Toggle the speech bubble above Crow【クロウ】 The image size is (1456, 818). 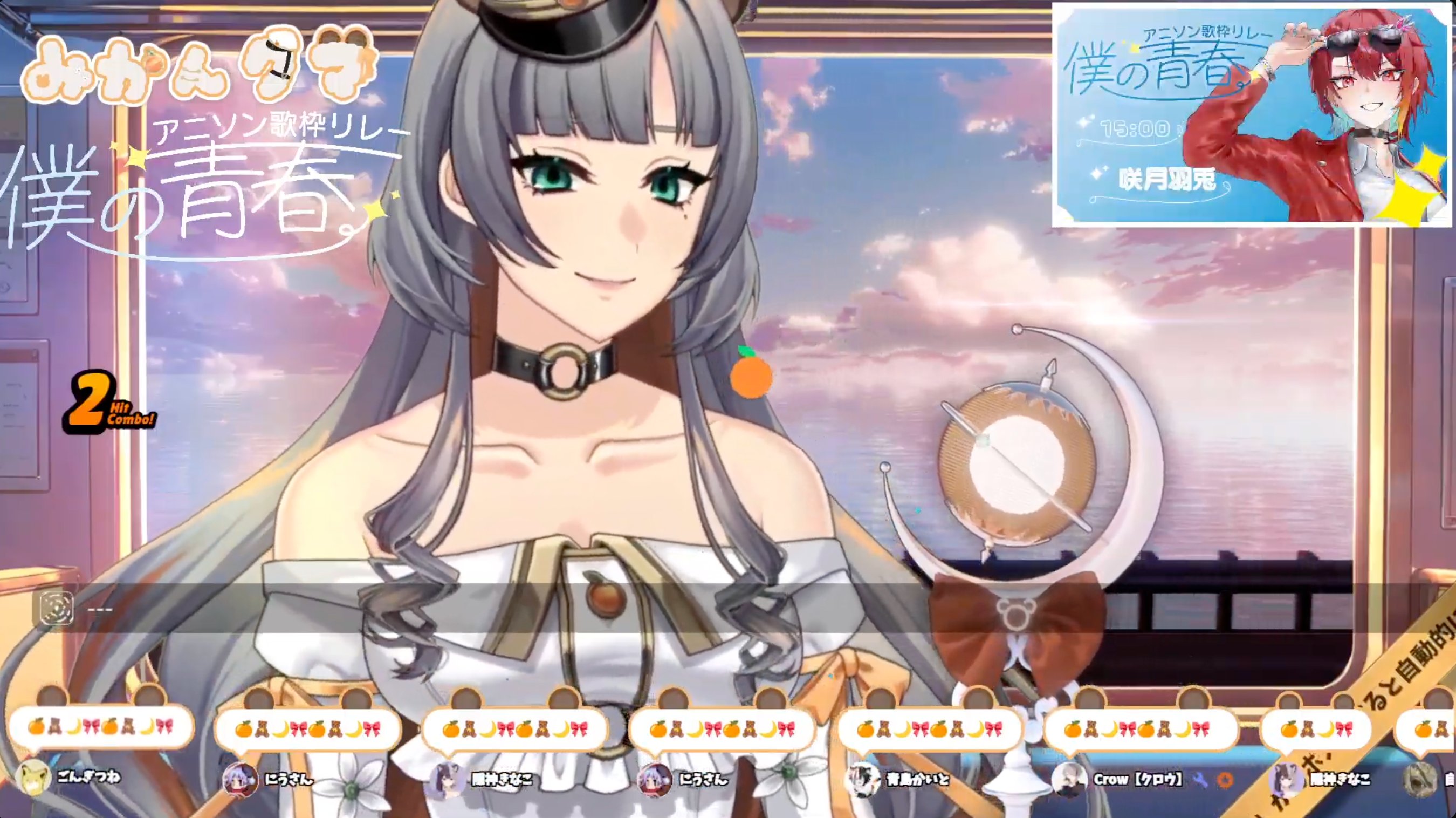(1142, 730)
